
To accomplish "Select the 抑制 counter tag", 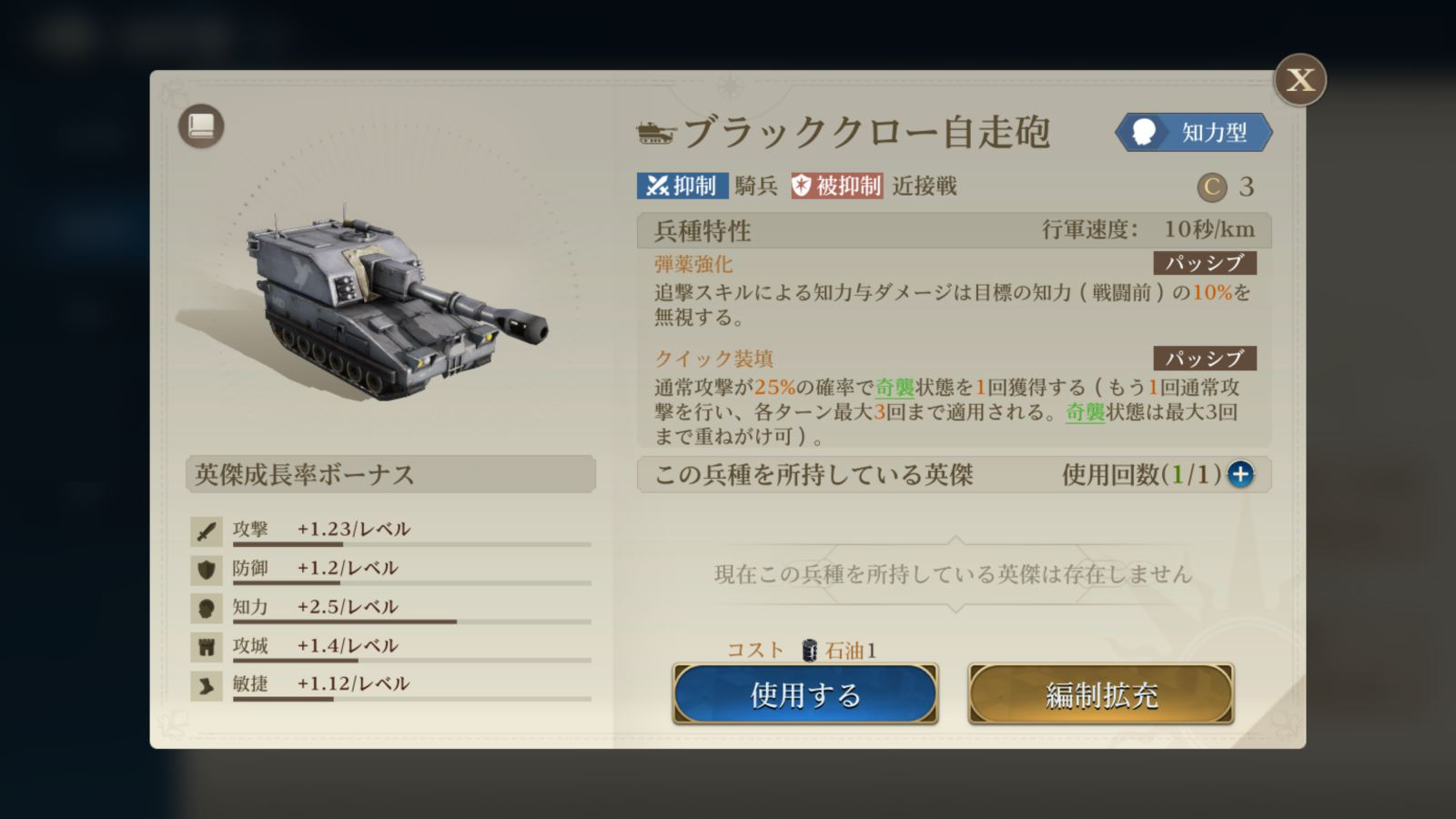I will (x=682, y=186).
